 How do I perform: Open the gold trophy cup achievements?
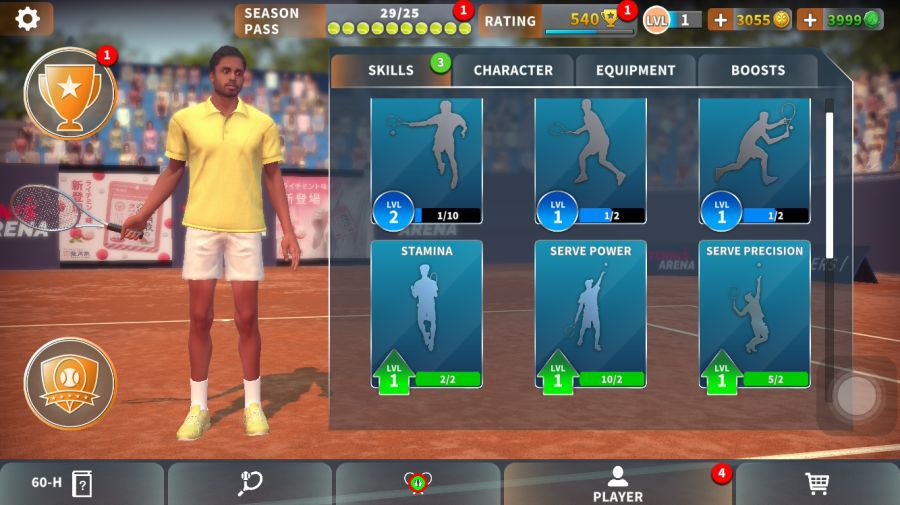69,93
